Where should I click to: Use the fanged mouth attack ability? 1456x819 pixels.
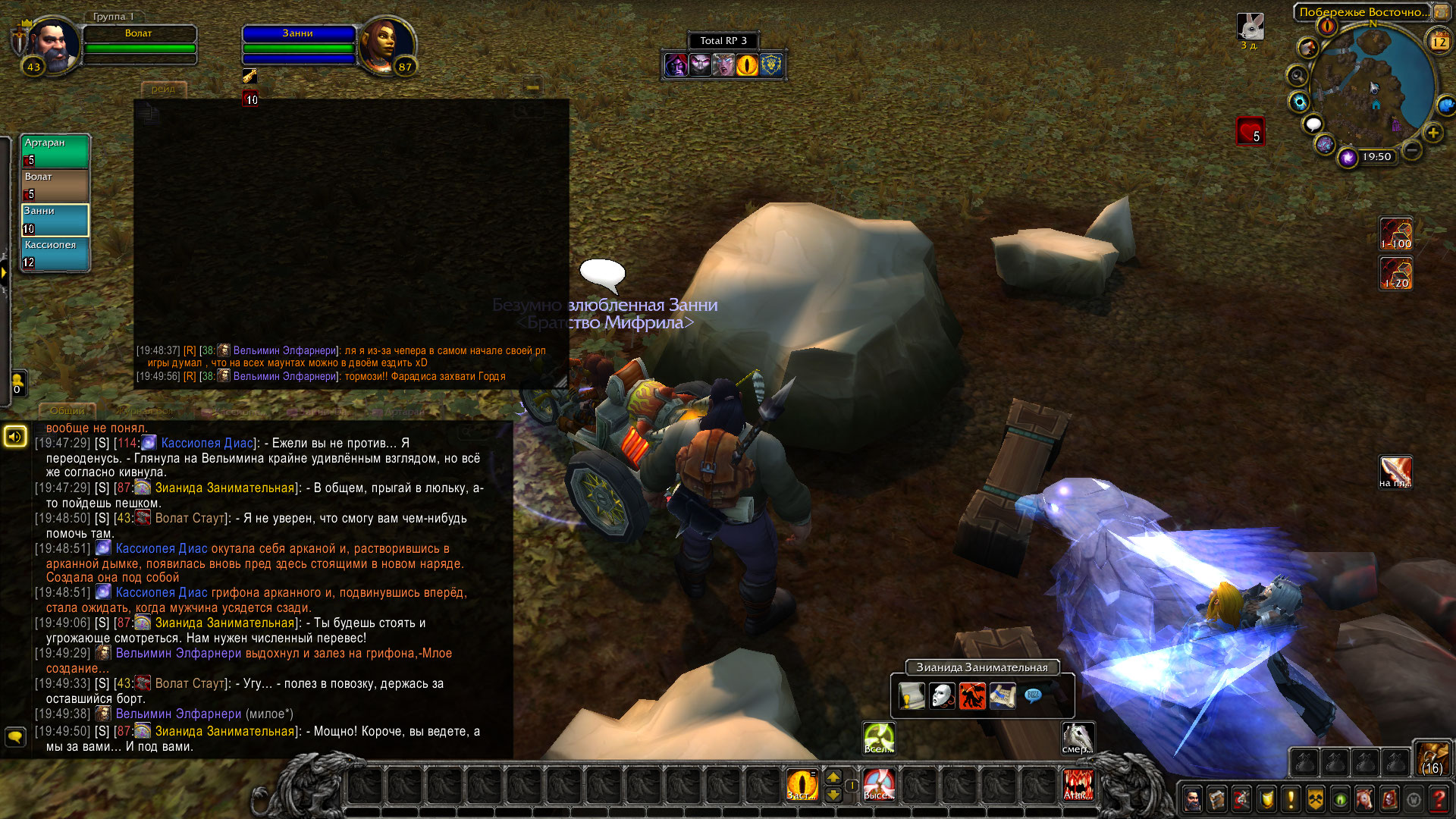(x=1078, y=785)
